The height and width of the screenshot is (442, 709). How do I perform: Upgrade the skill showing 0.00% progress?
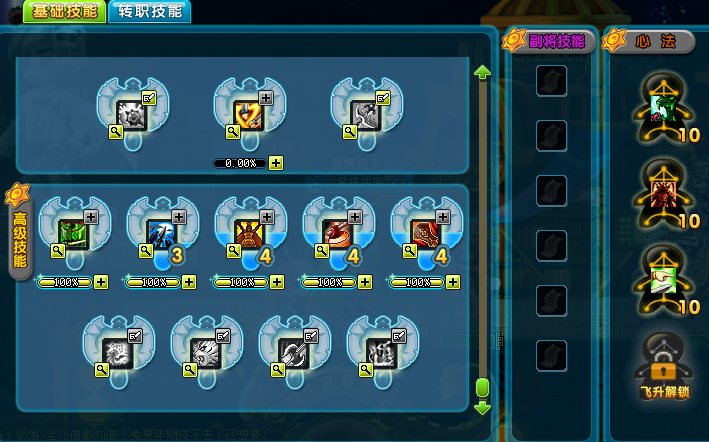276,163
